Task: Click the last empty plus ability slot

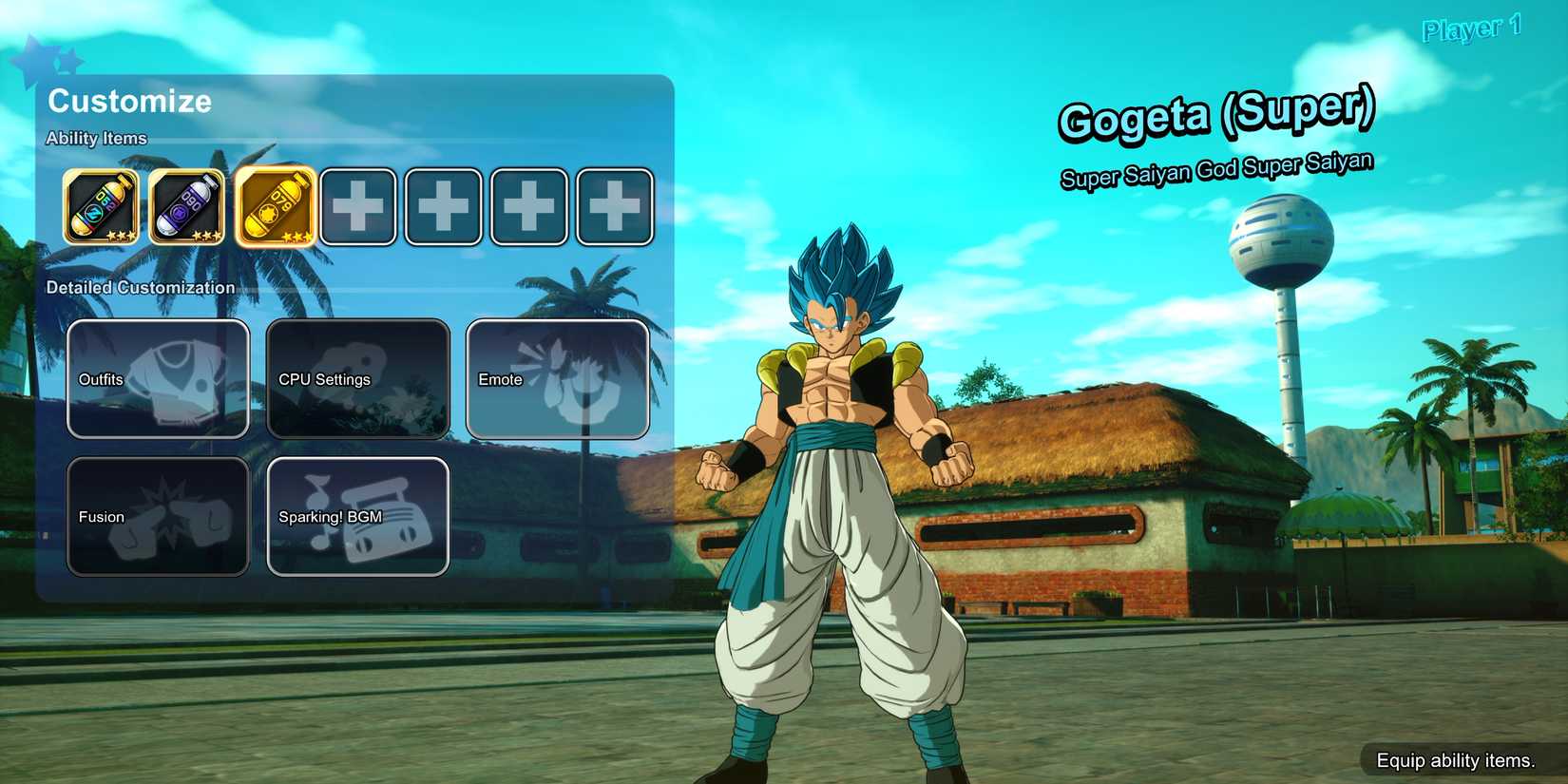Action: [x=614, y=205]
